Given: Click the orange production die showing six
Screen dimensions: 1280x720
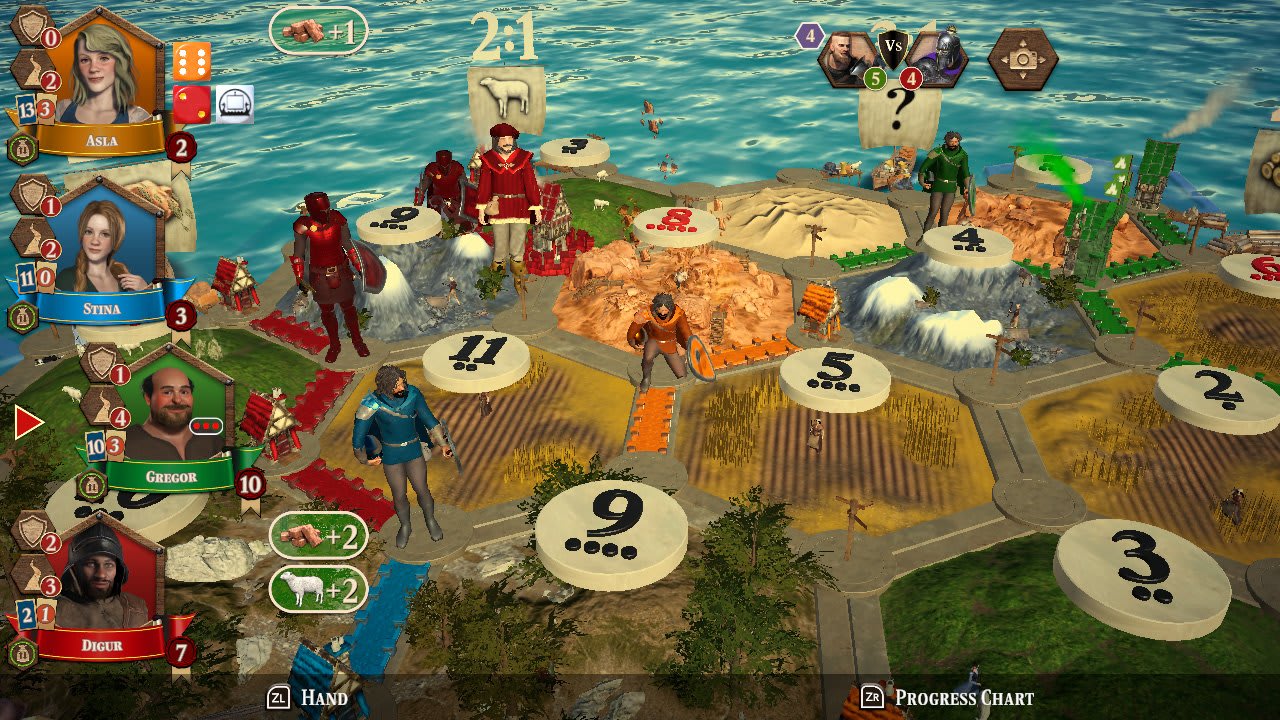Looking at the screenshot, I should 192,60.
